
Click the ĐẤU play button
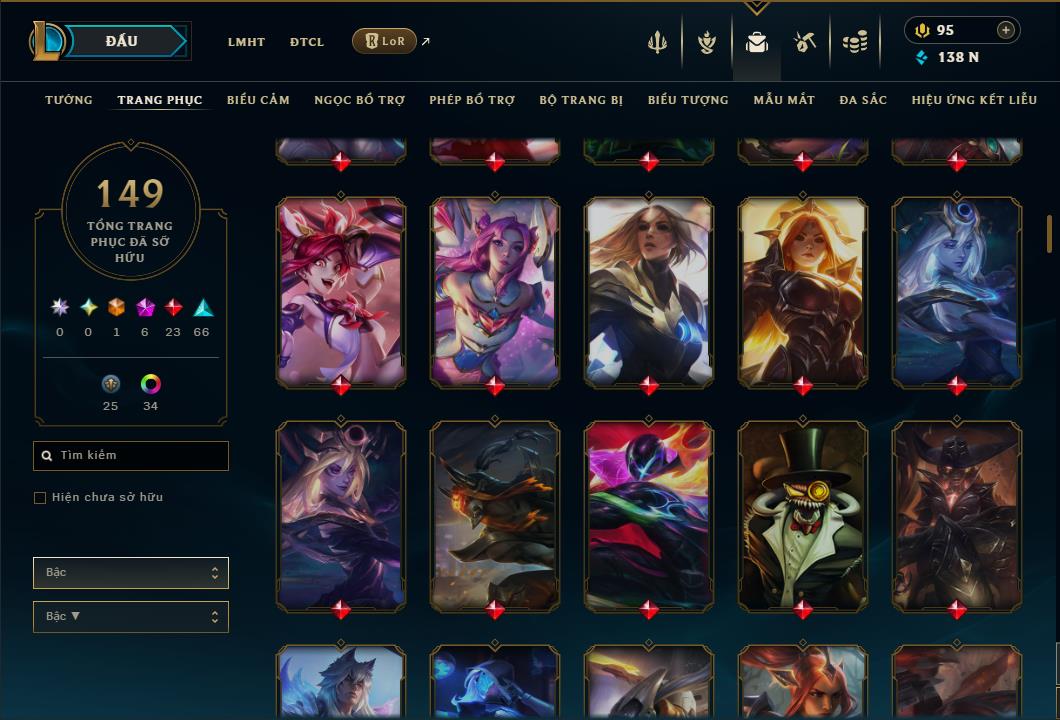(x=122, y=41)
